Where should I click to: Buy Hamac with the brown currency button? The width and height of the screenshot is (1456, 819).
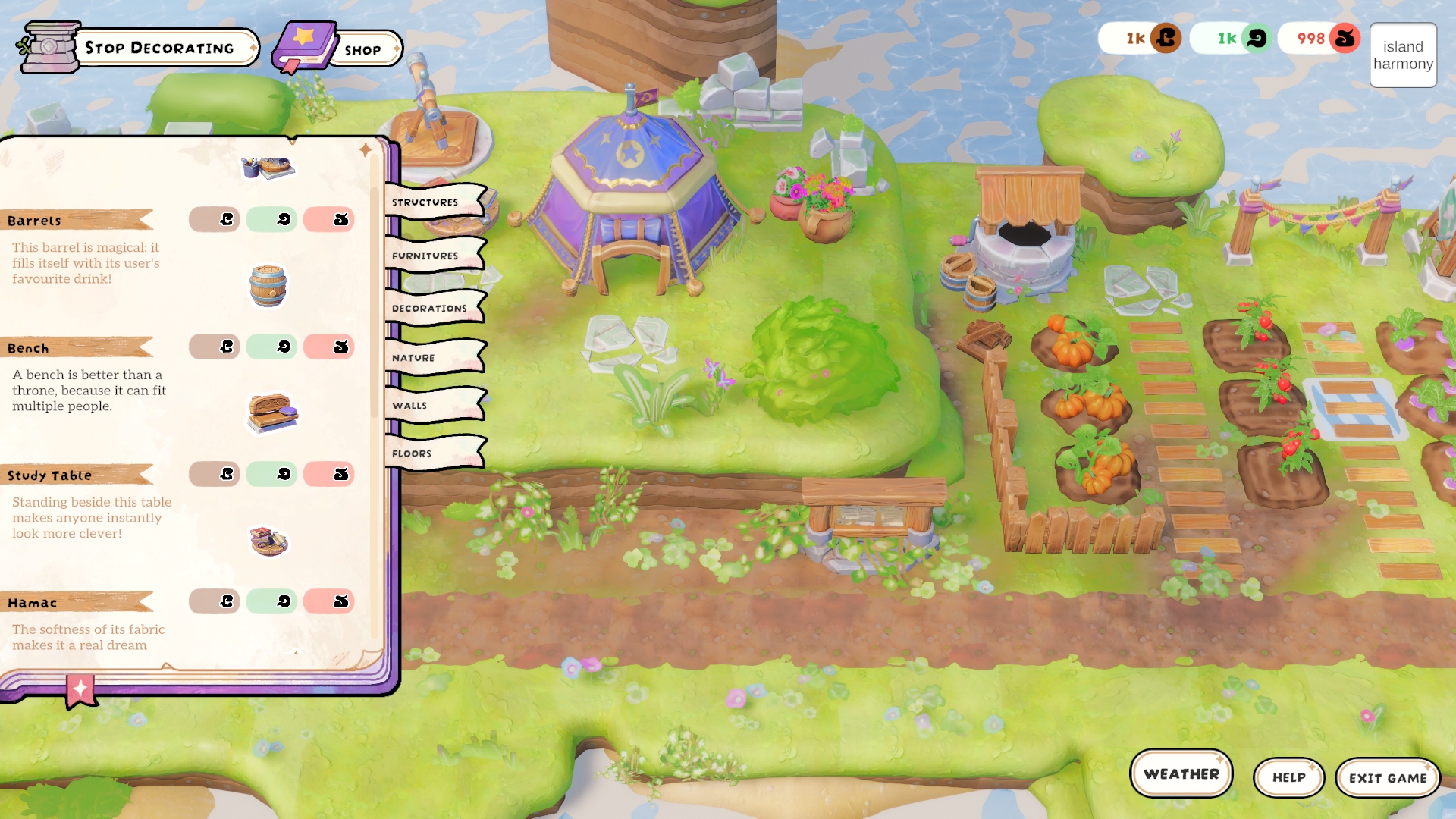pos(215,601)
